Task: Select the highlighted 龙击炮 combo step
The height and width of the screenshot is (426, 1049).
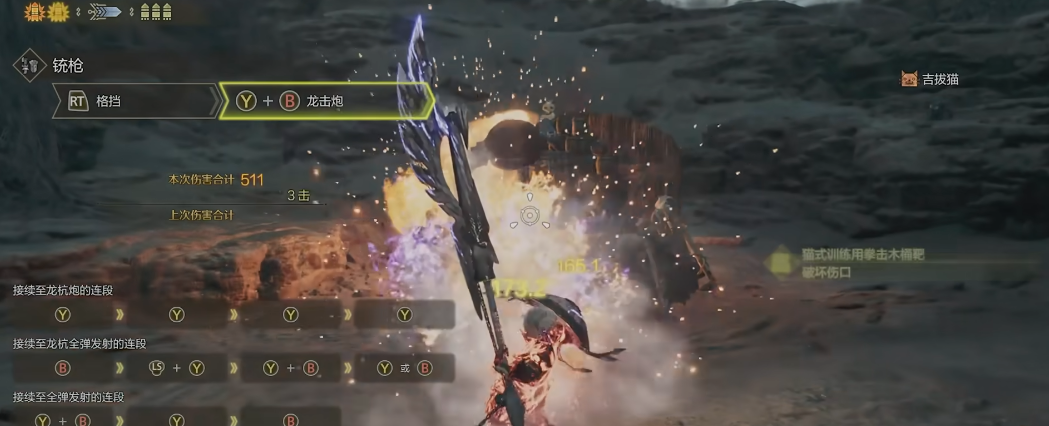Action: 325,101
